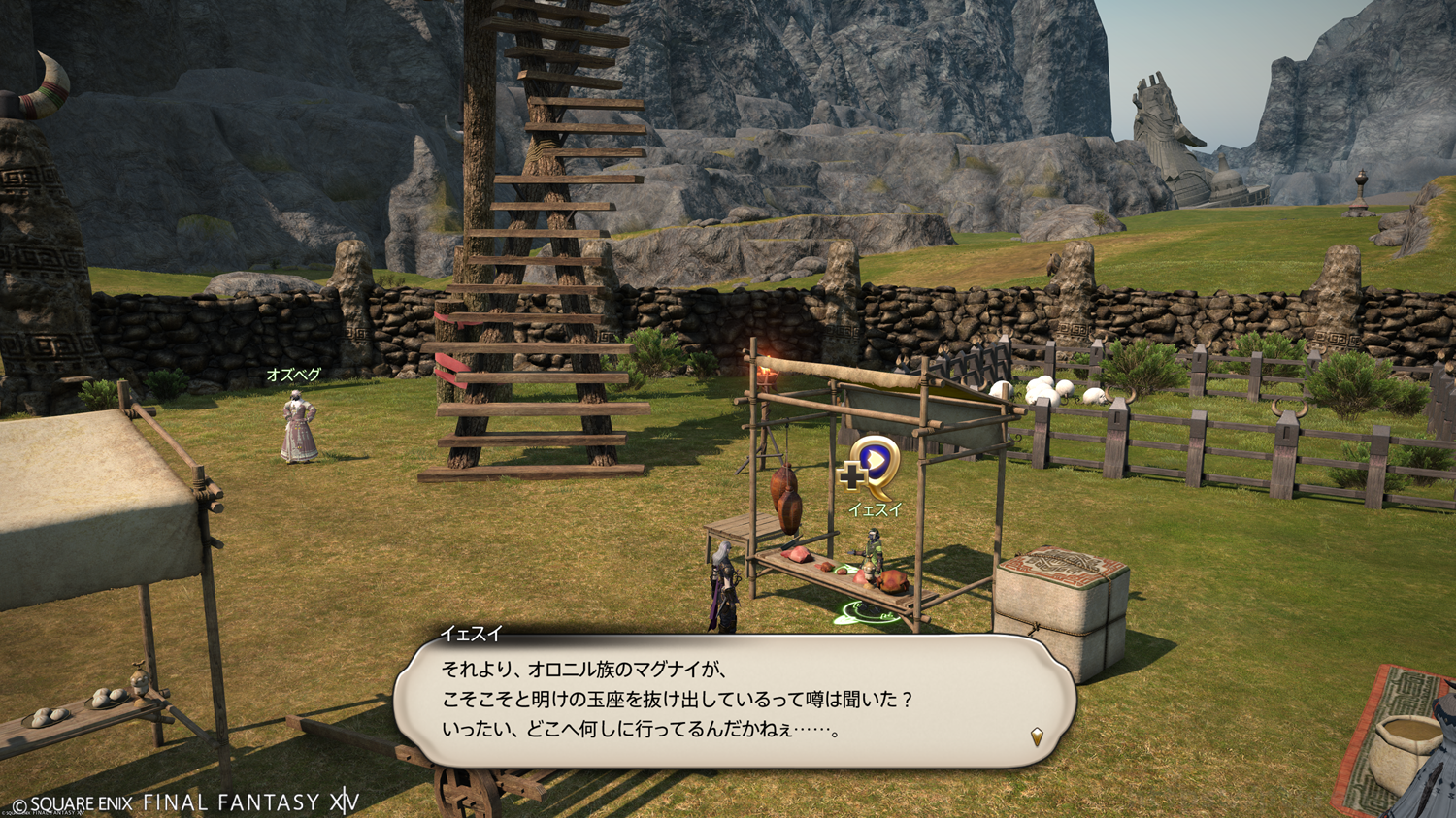Target the オズベグ nameplate
The image size is (1456, 818).
point(293,375)
